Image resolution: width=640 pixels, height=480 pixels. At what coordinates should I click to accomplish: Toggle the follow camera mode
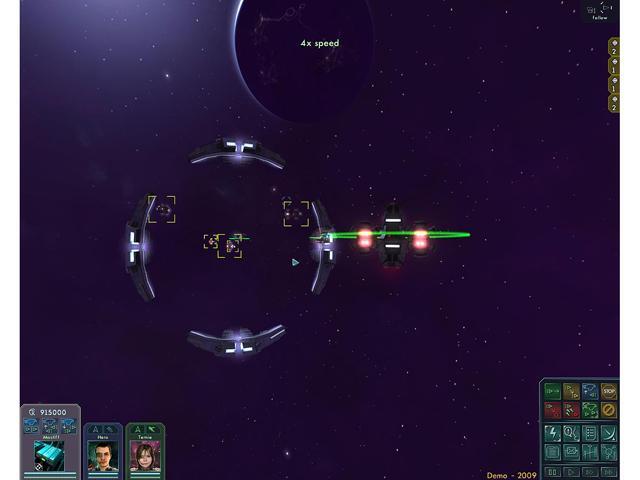pyautogui.click(x=599, y=11)
